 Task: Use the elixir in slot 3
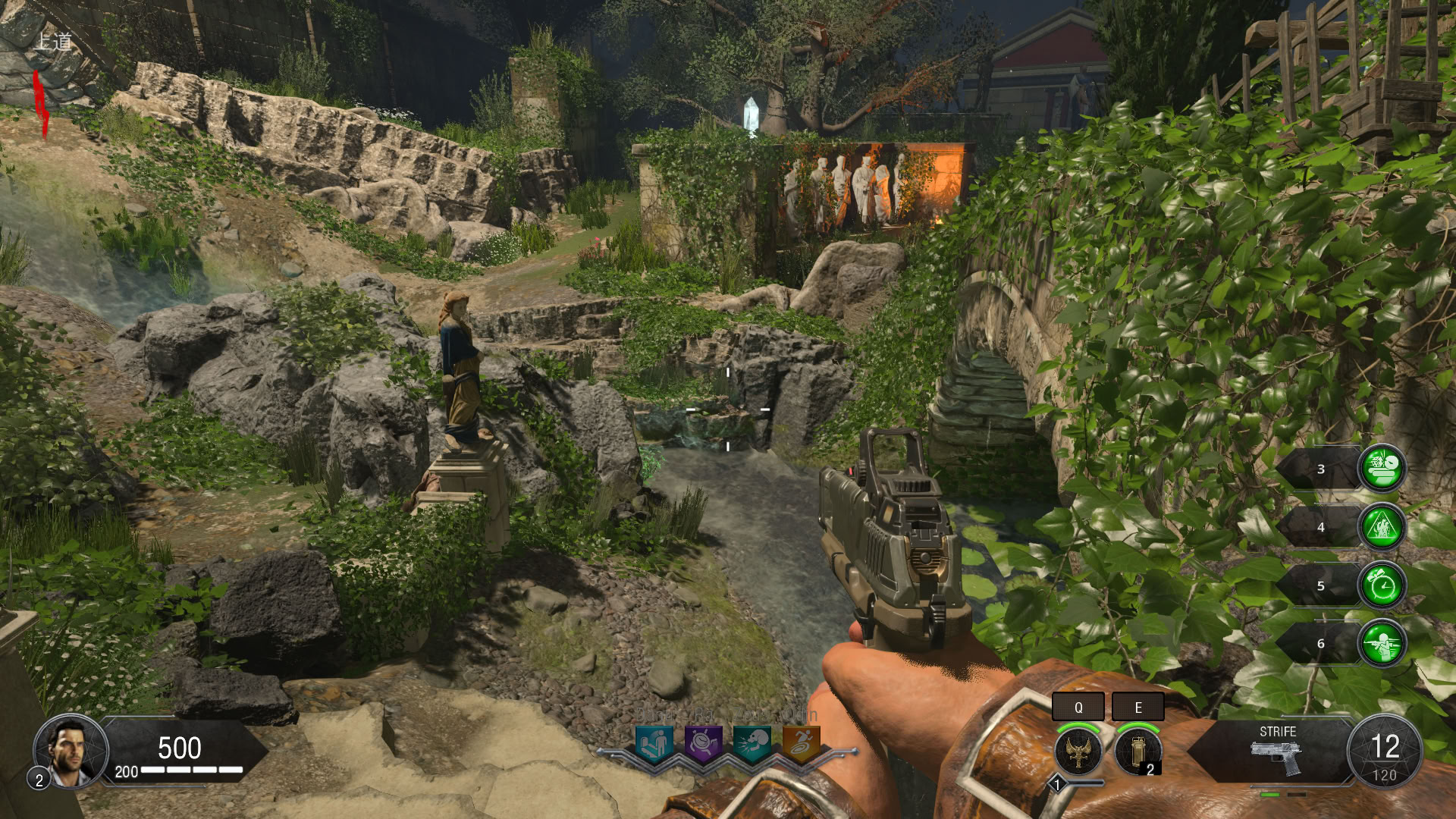click(1382, 468)
